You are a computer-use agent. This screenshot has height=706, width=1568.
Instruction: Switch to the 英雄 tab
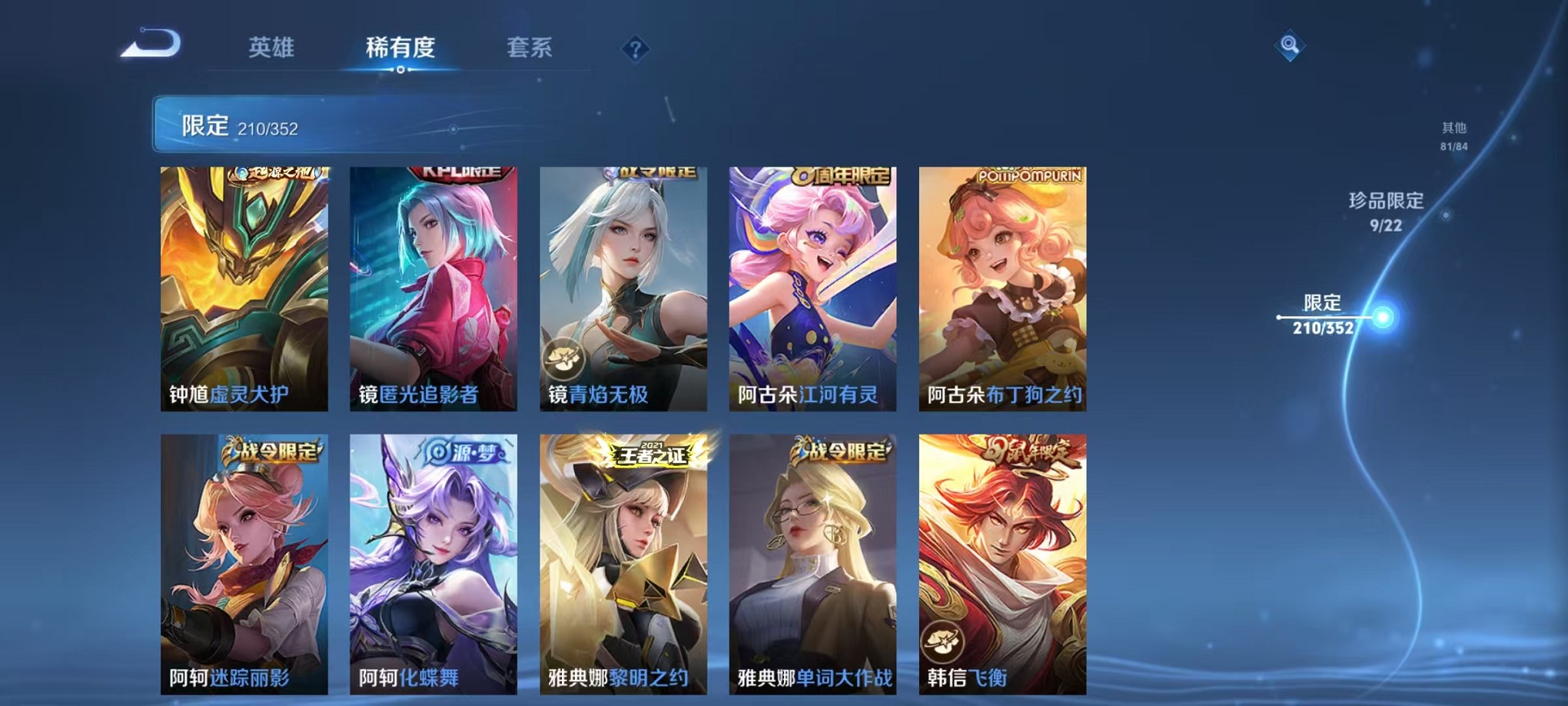tap(271, 48)
